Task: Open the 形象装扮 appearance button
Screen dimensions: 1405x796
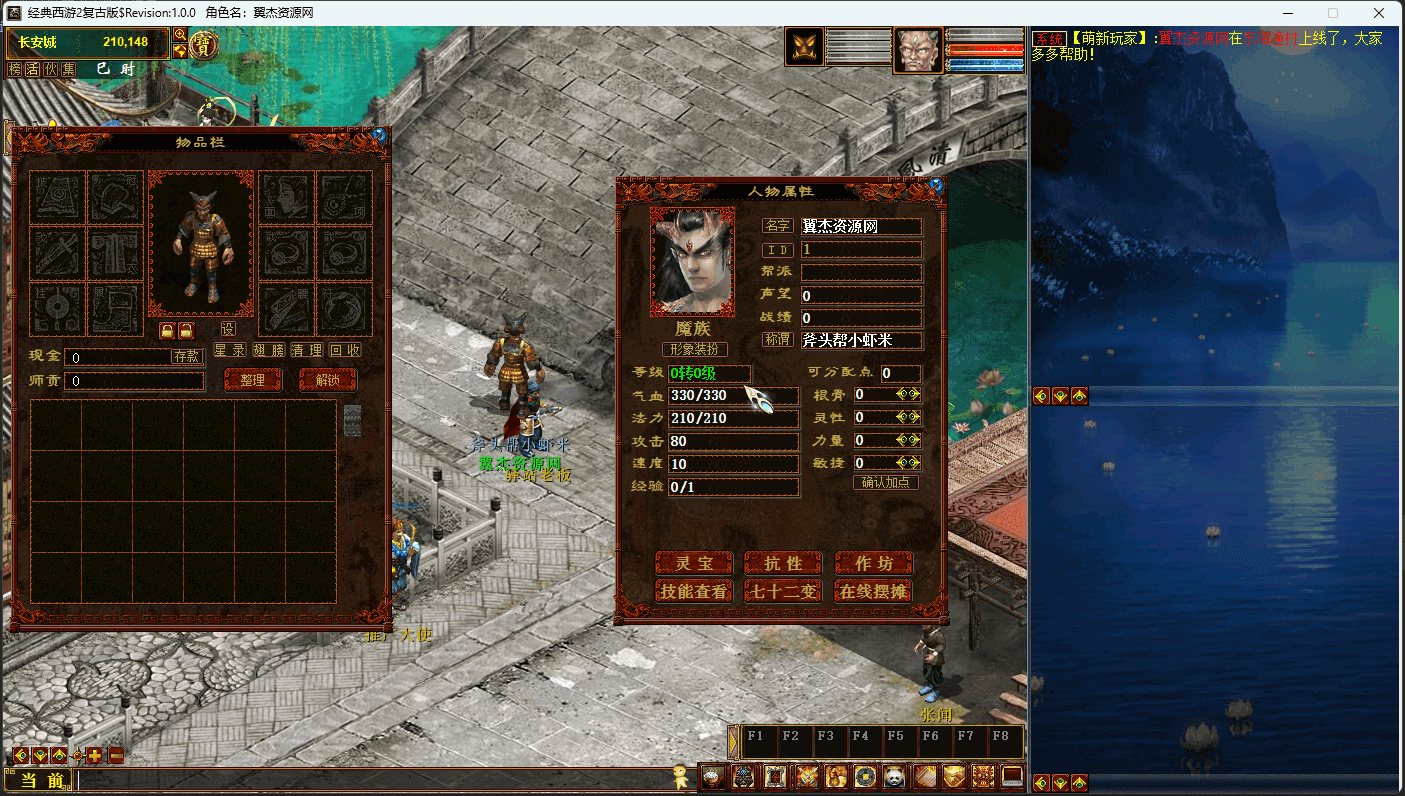Action: (x=695, y=349)
